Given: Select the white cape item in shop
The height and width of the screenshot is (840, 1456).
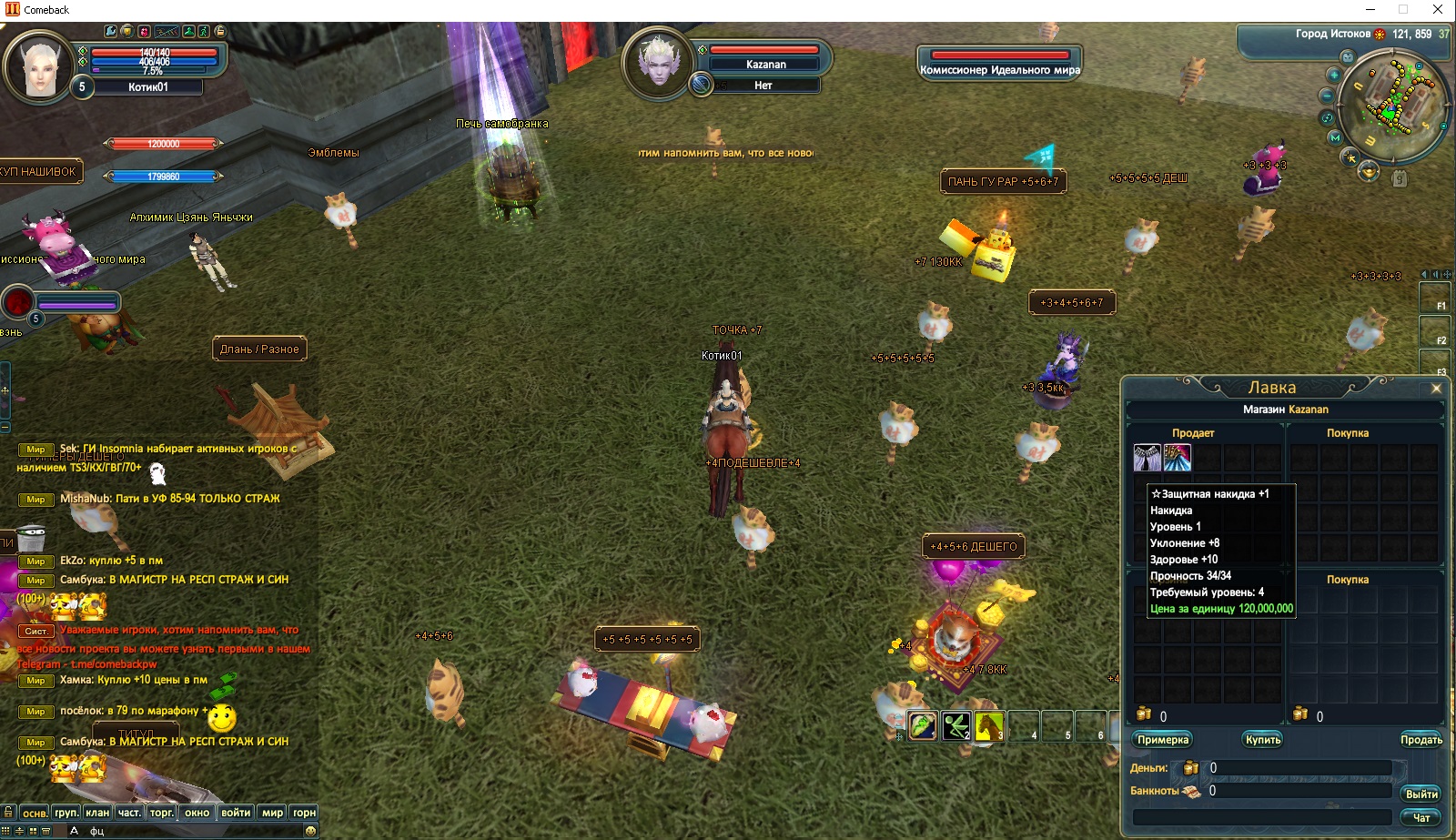Looking at the screenshot, I should [x=1147, y=458].
